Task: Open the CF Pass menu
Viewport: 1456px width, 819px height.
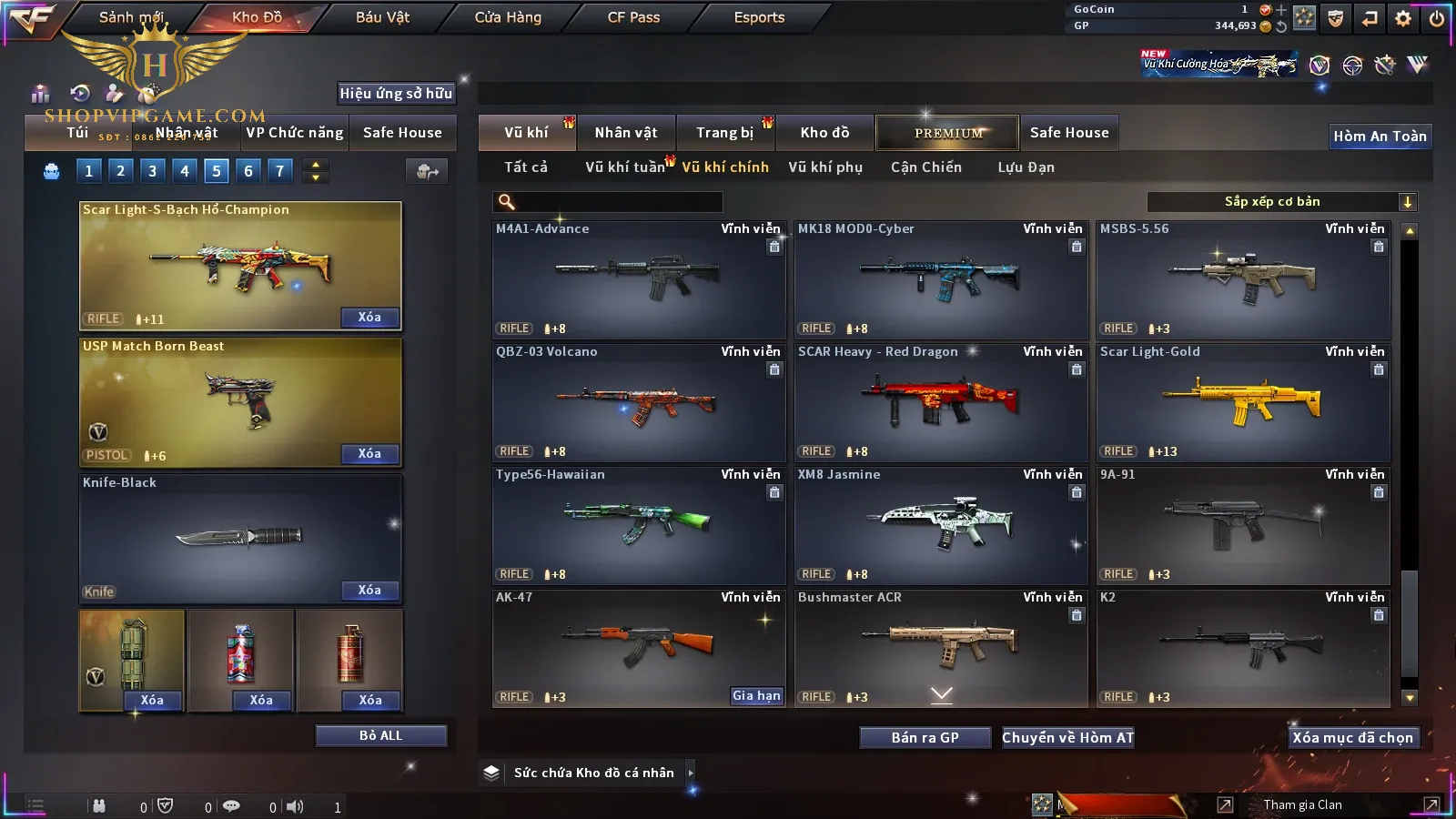Action: click(633, 17)
